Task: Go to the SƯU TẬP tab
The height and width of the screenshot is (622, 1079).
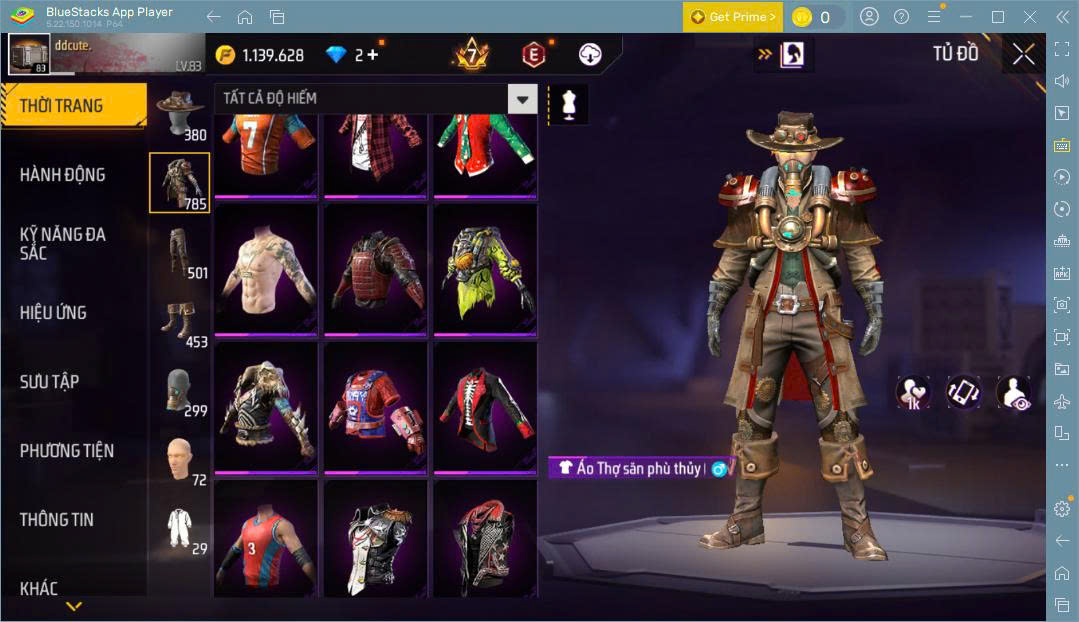Action: pos(49,382)
